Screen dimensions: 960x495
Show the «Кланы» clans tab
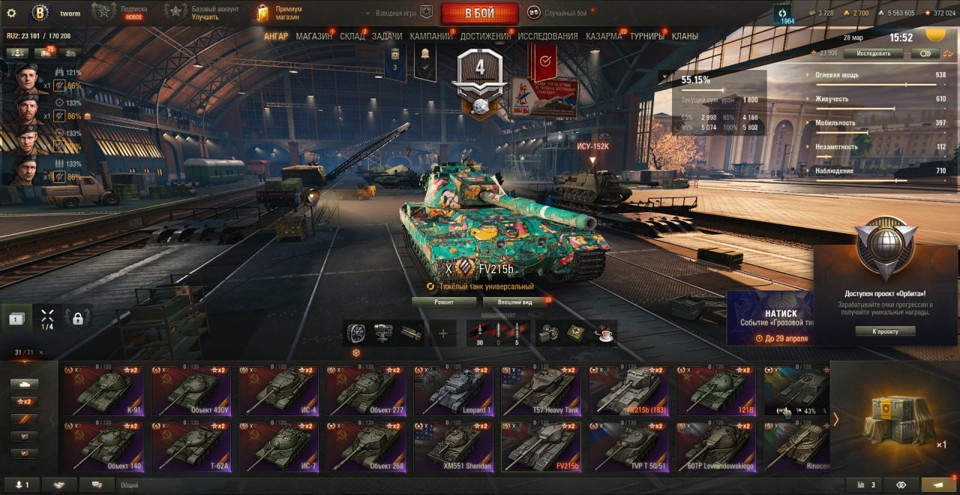[685, 36]
